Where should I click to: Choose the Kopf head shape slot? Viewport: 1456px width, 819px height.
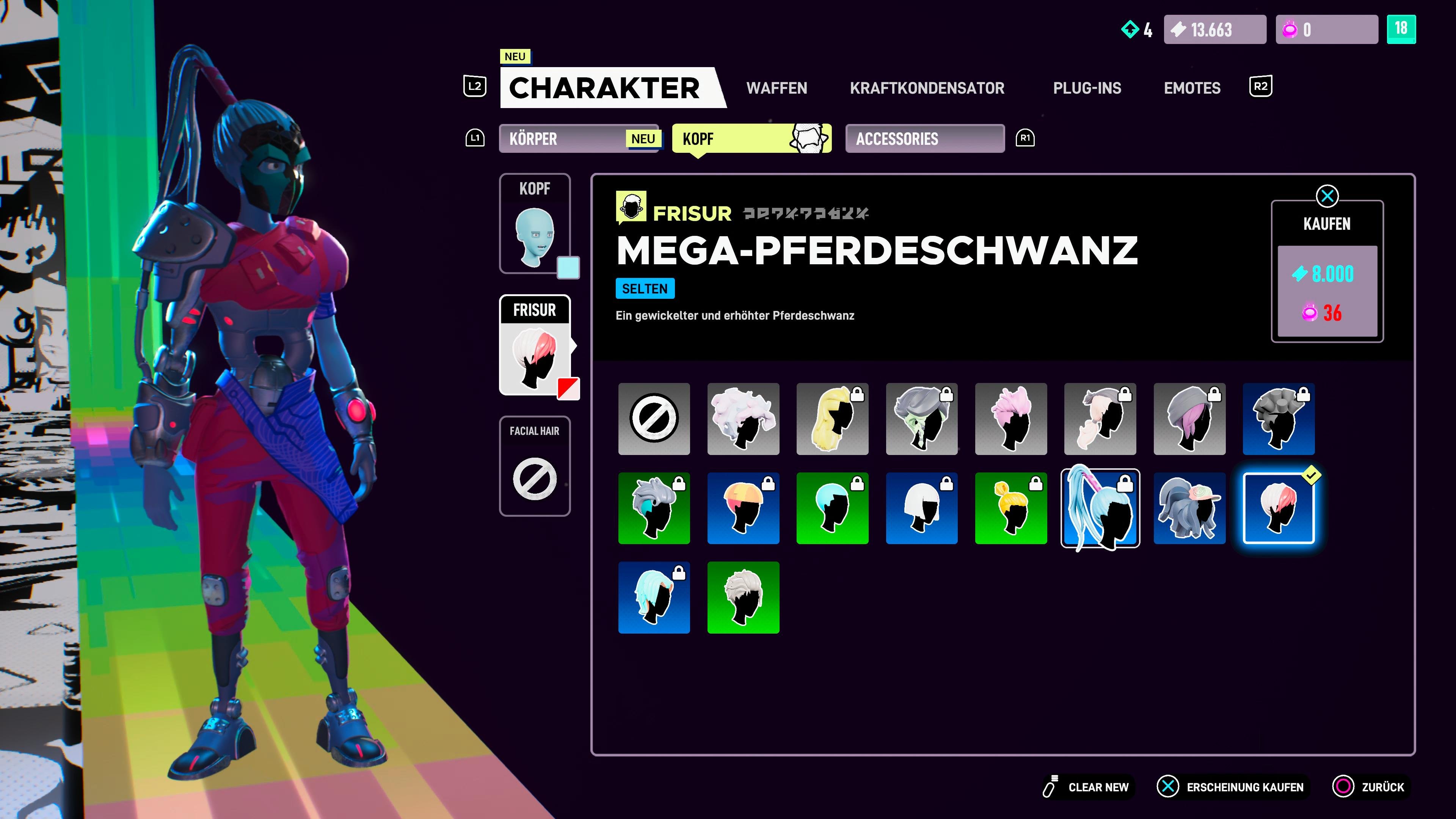click(534, 224)
